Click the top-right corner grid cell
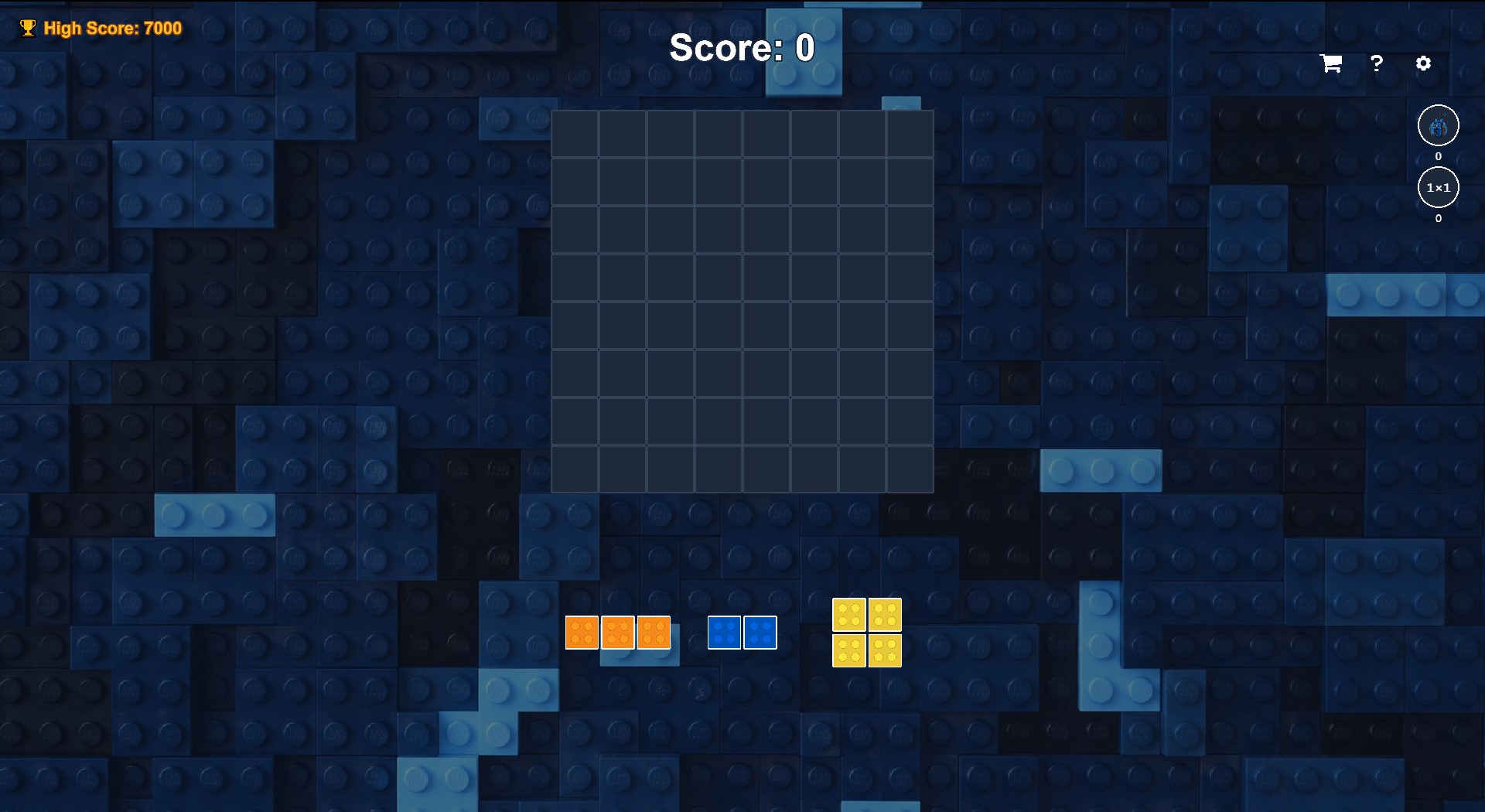This screenshot has height=812, width=1485. tap(910, 133)
